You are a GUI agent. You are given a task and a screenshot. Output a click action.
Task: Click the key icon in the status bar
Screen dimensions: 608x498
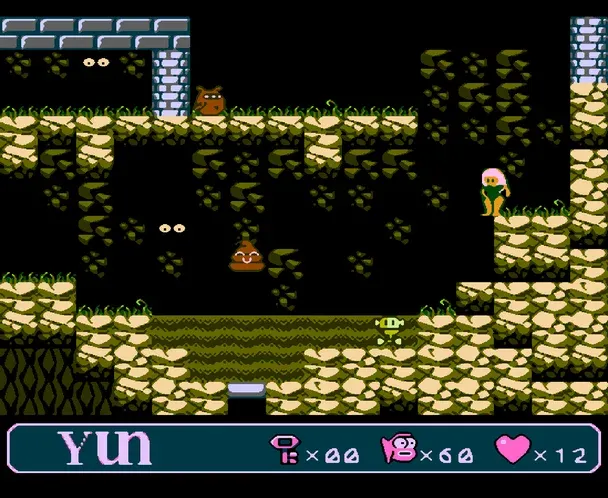click(283, 453)
